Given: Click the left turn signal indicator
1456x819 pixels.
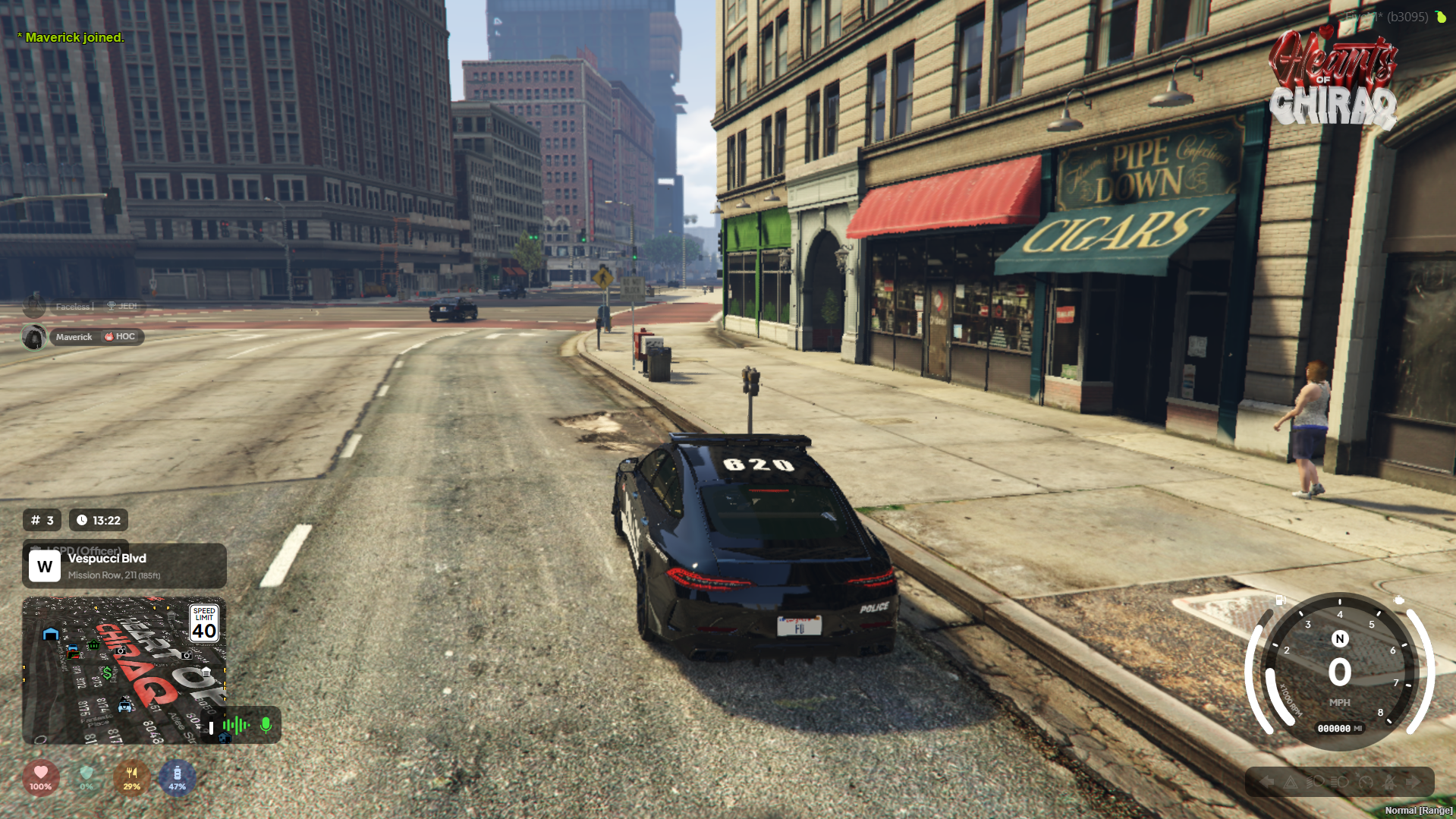Looking at the screenshot, I should click(x=1266, y=782).
